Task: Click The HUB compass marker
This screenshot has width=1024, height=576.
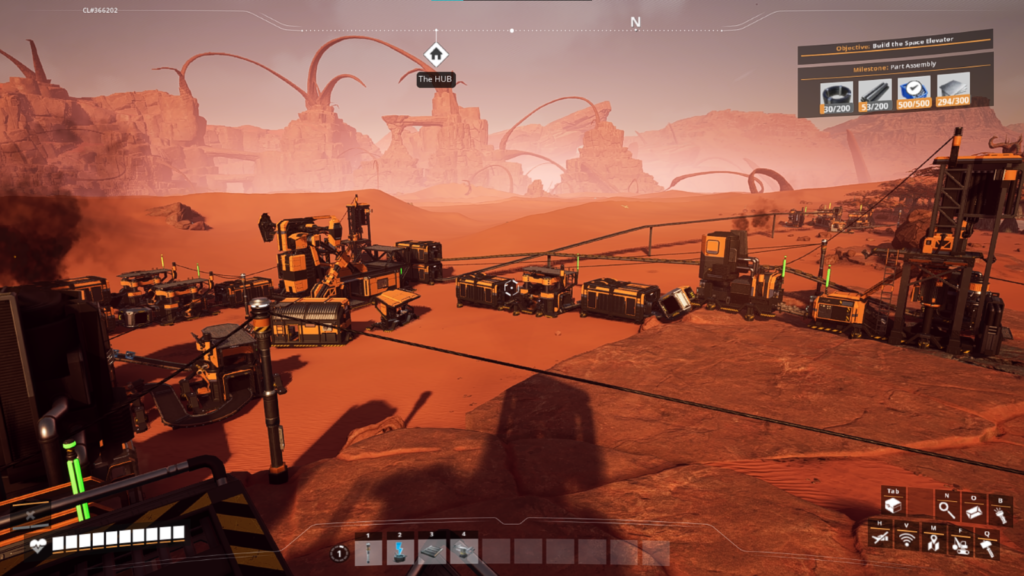Action: [435, 55]
